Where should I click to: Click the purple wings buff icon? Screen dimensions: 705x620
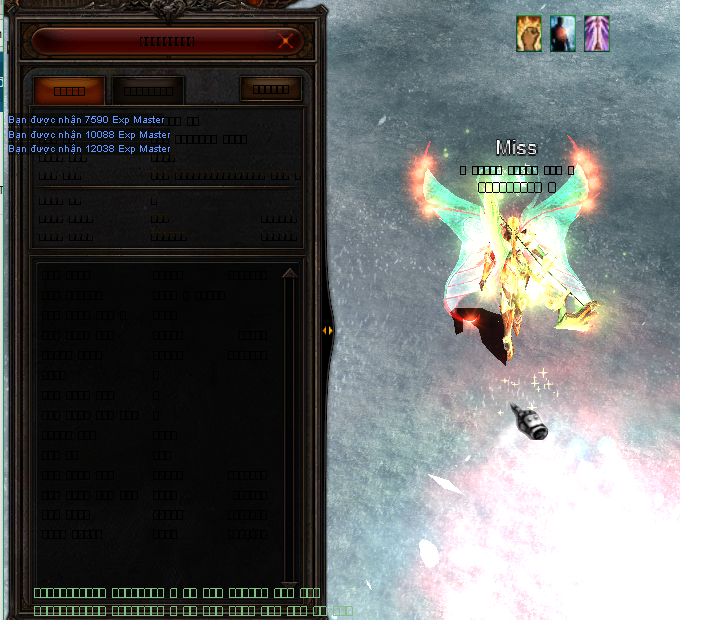pos(597,34)
